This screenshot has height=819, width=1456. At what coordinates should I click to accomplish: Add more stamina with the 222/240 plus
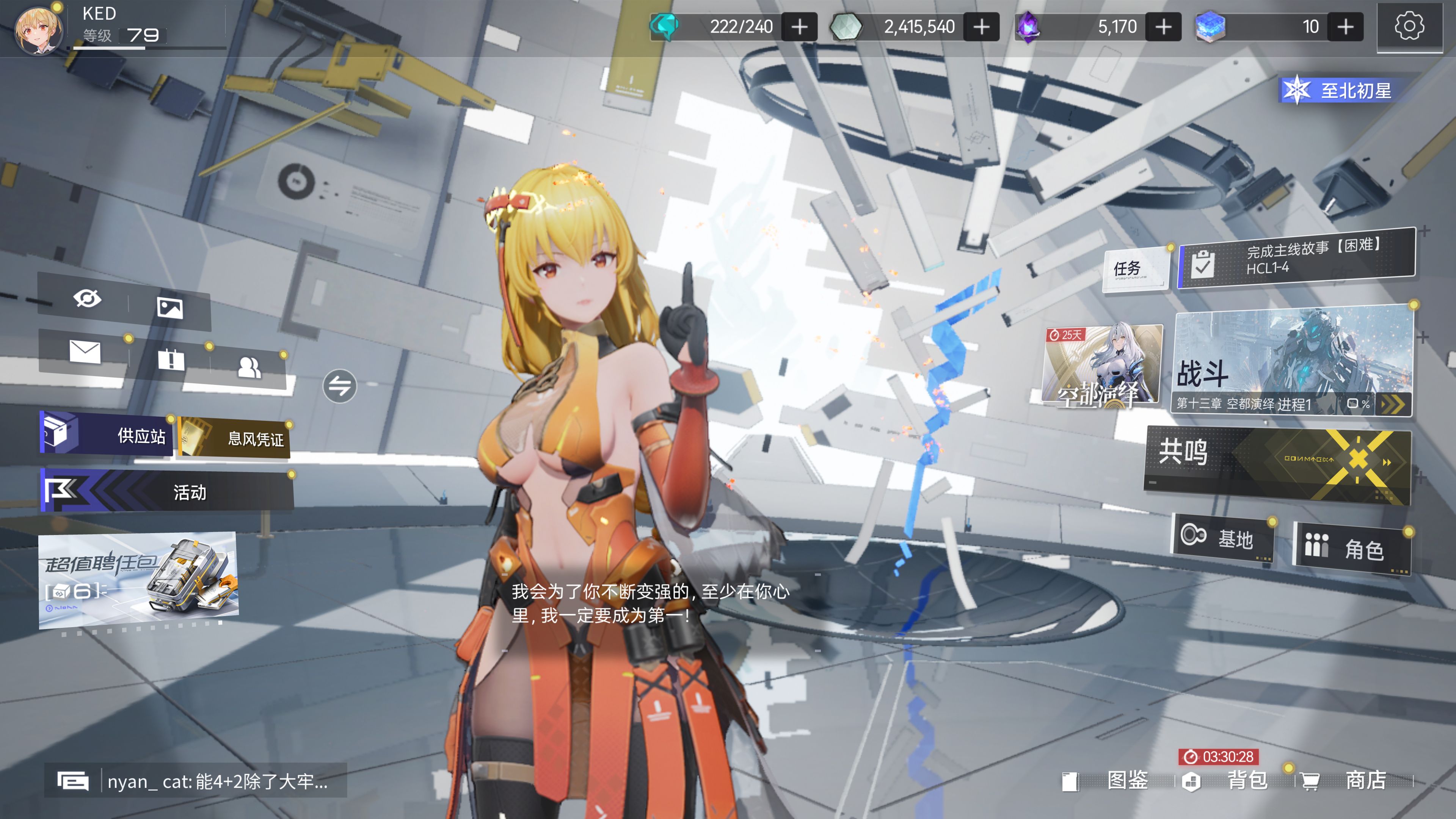[x=799, y=27]
